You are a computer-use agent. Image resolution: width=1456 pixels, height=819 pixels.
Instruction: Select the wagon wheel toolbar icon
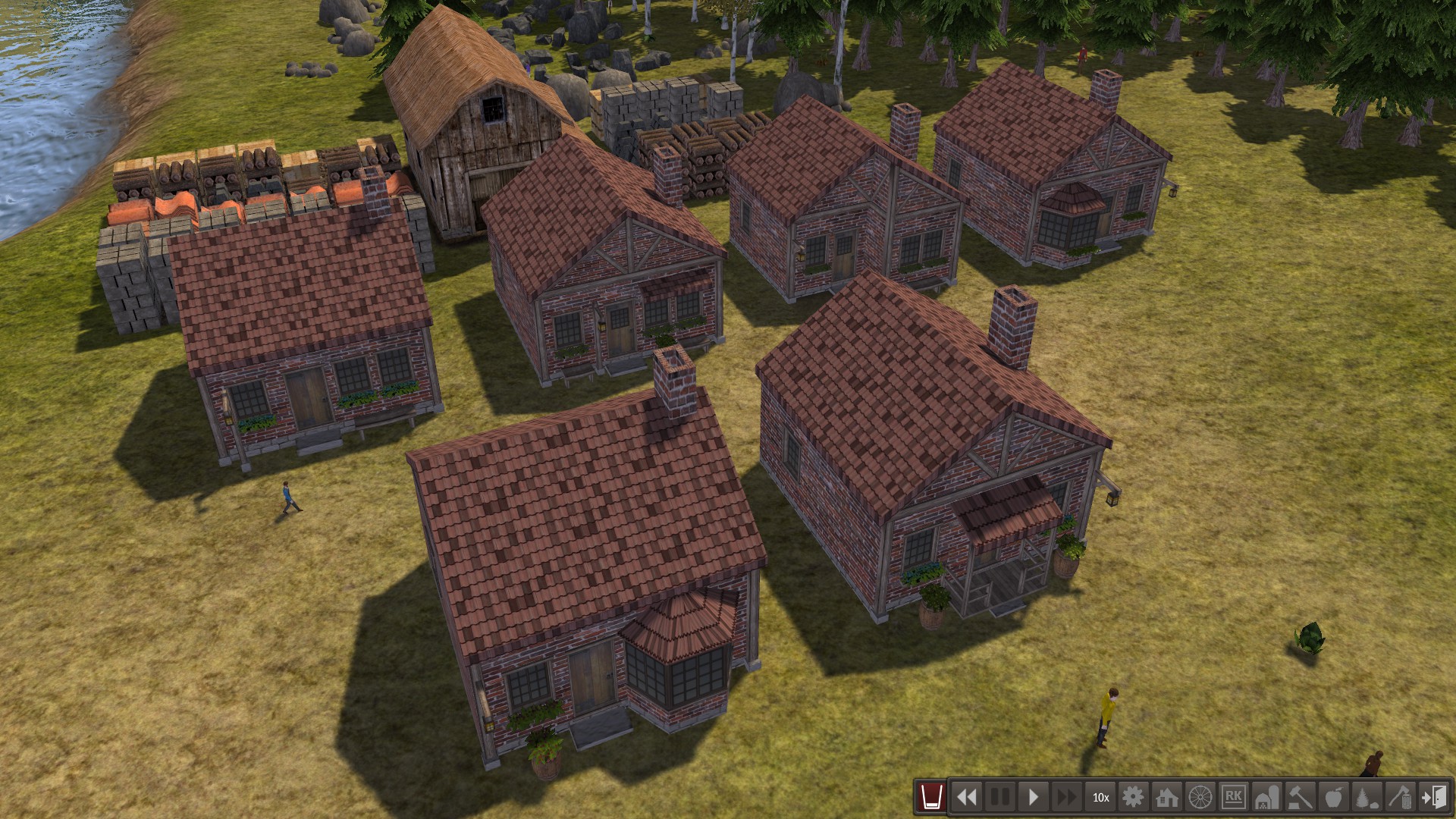coord(1200,797)
